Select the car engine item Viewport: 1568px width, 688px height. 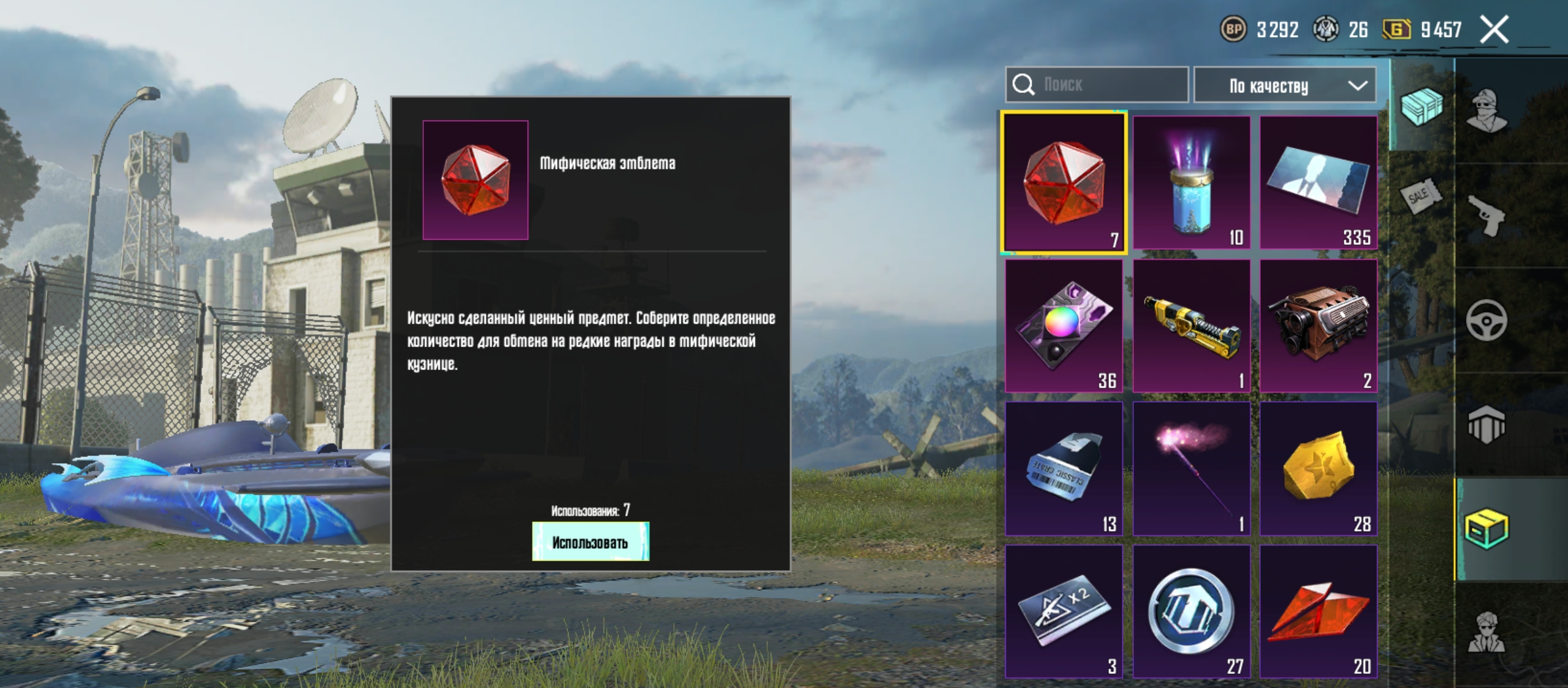coord(1318,326)
